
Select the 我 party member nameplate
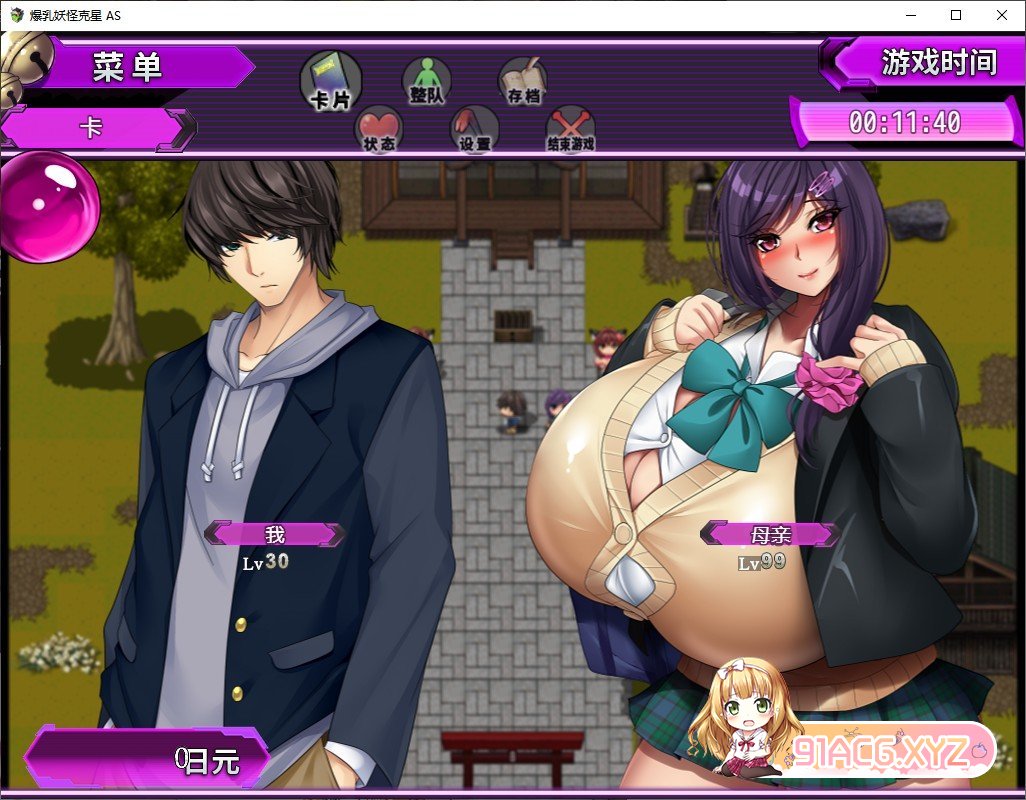click(275, 534)
